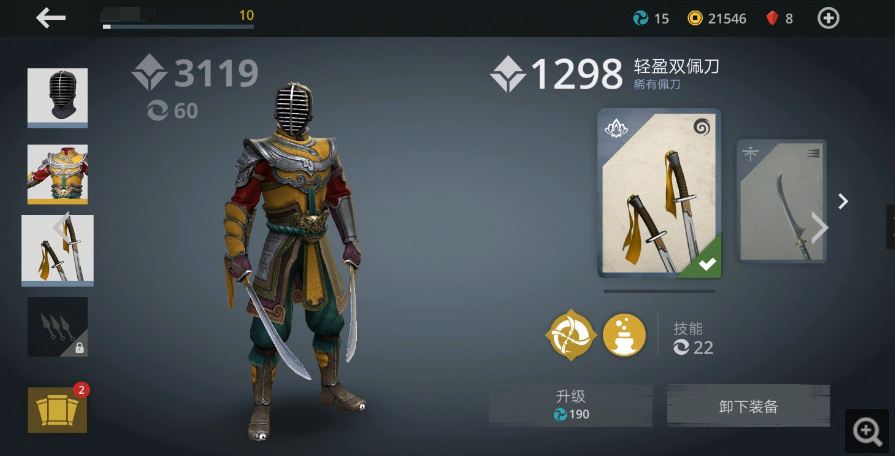This screenshot has width=895, height=456.
Task: View the spinning blade skill icon
Action: coord(571,335)
